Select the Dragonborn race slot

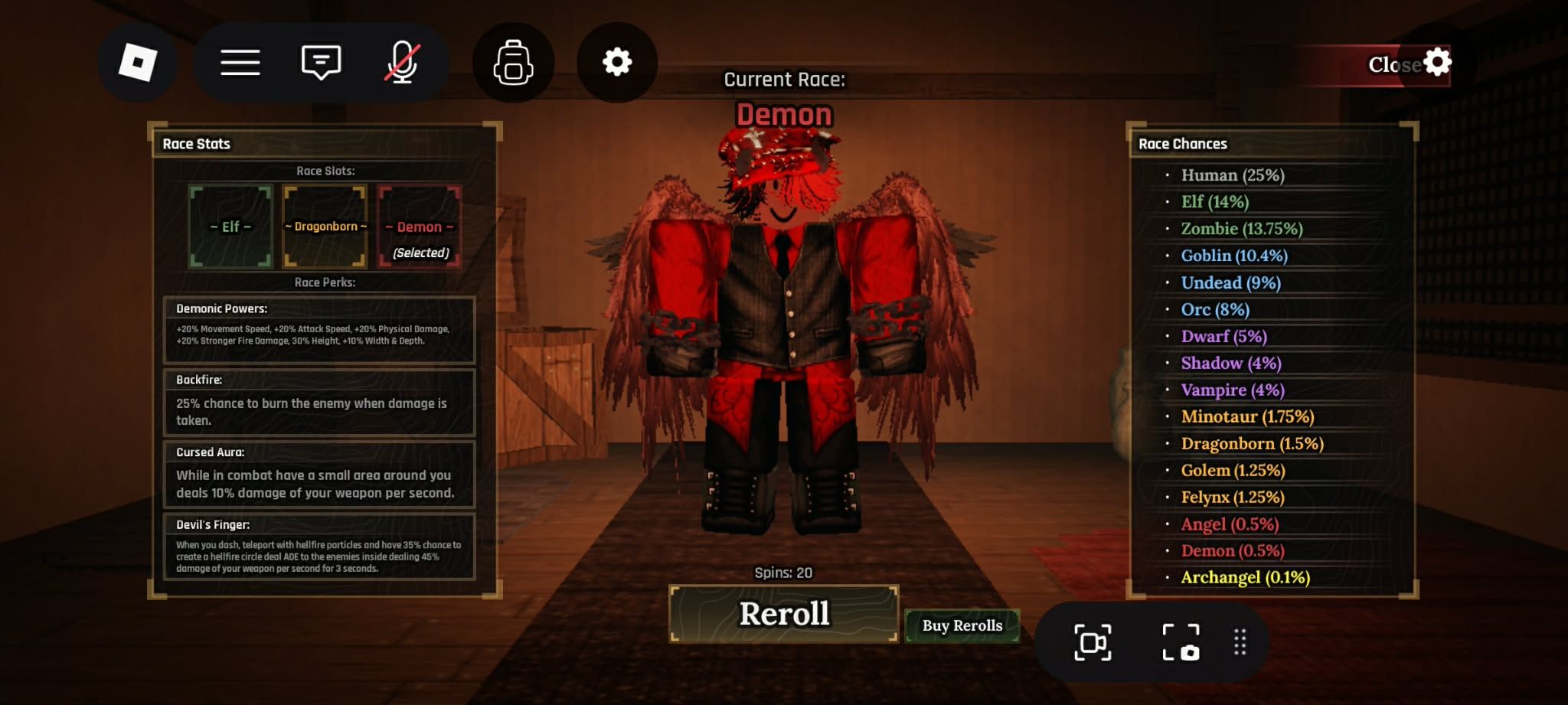point(325,227)
